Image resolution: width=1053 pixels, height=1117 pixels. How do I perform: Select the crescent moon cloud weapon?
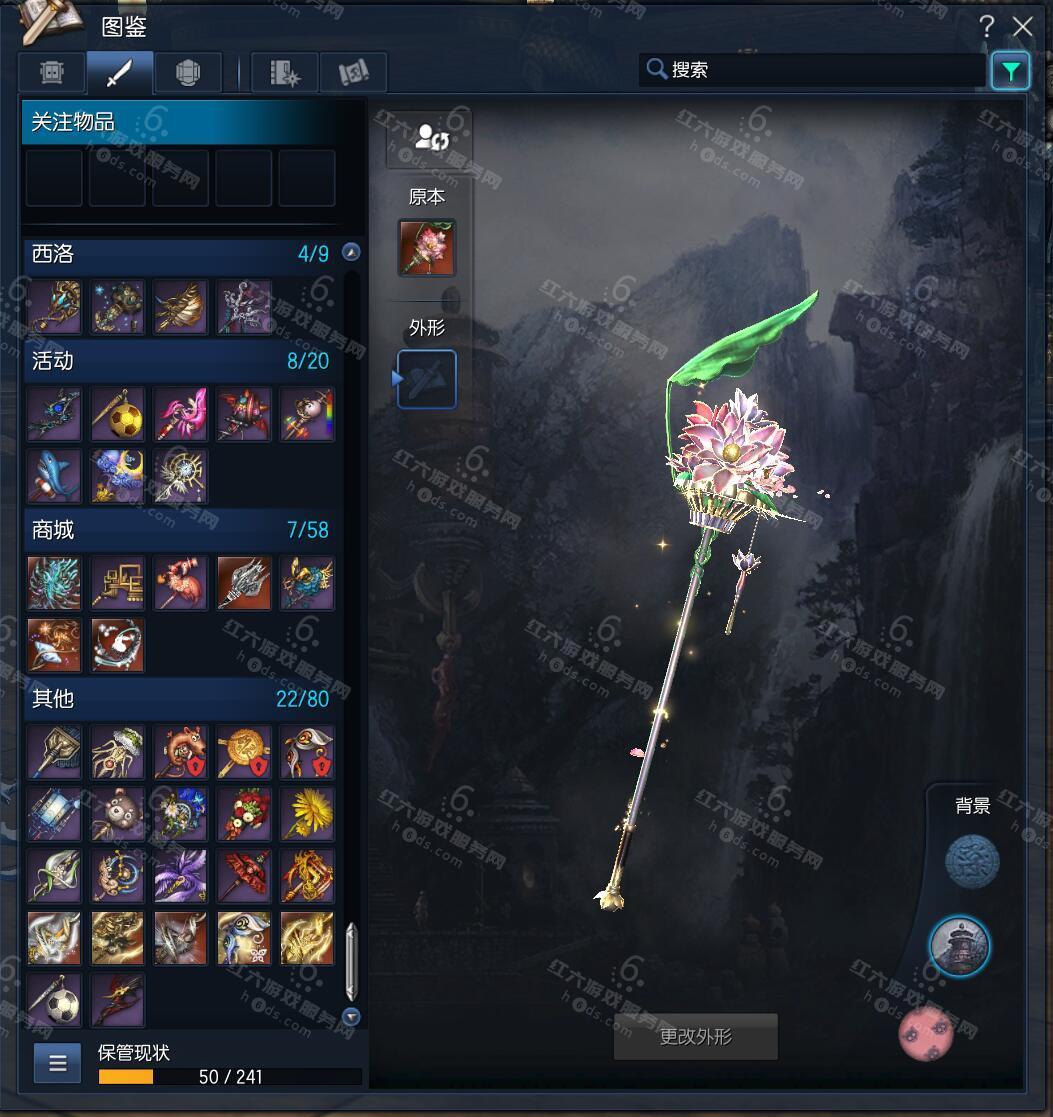[118, 476]
